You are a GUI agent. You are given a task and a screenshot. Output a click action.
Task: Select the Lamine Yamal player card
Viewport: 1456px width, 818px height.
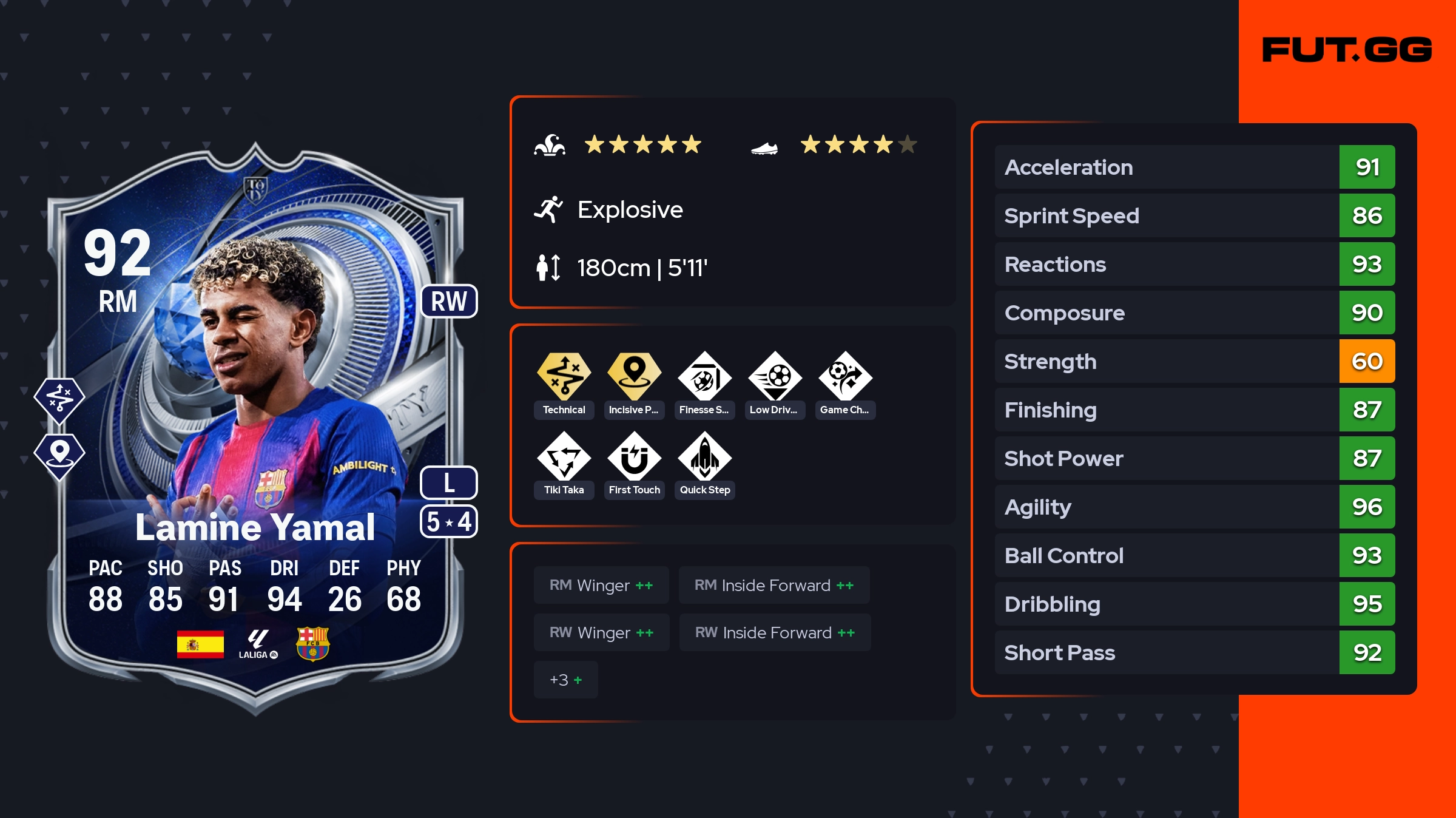point(255,425)
